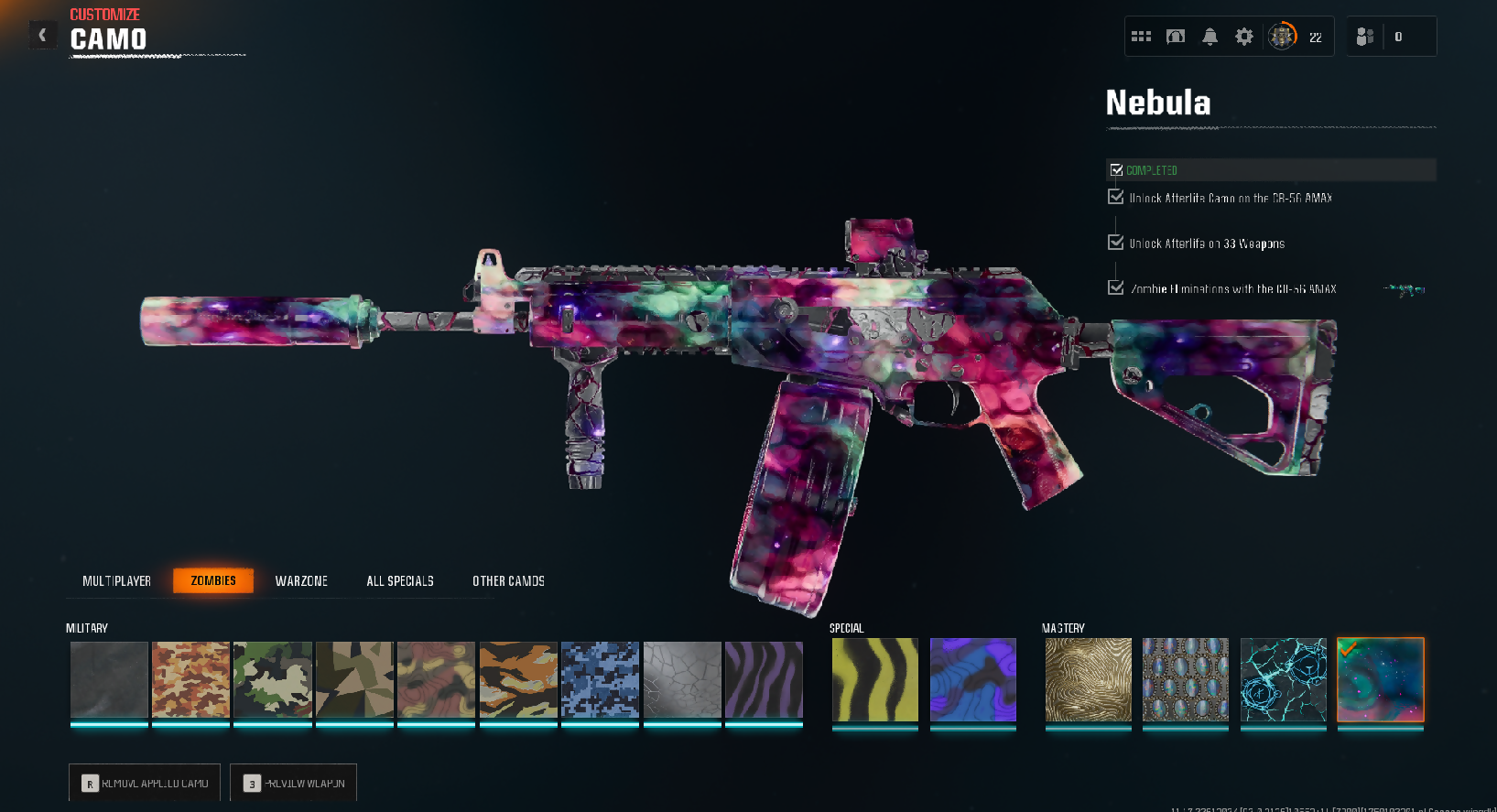Apply the purple tiger stripe camo
This screenshot has height=812, width=1497.
click(764, 679)
